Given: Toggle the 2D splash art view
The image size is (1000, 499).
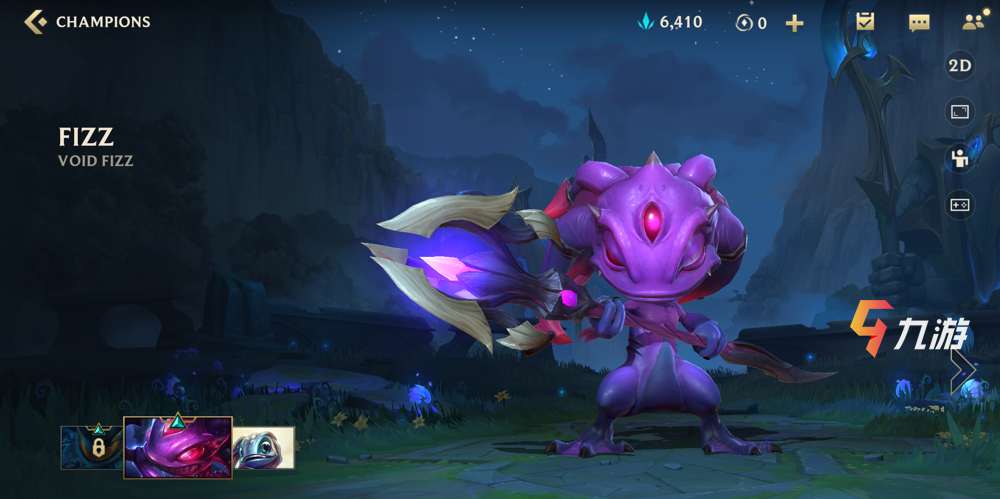Looking at the screenshot, I should point(960,66).
